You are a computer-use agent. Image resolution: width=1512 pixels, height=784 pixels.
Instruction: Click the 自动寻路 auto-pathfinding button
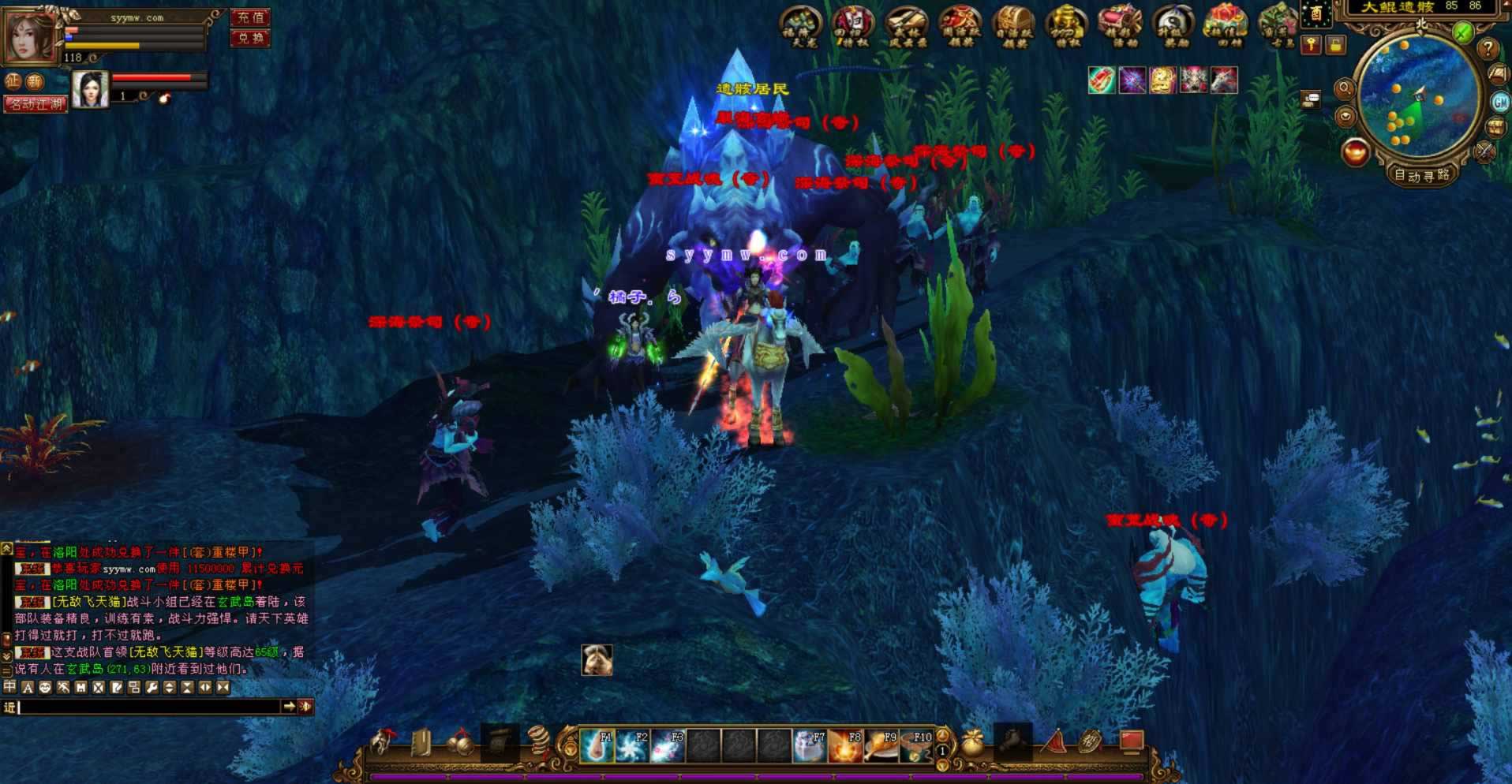pyautogui.click(x=1421, y=175)
